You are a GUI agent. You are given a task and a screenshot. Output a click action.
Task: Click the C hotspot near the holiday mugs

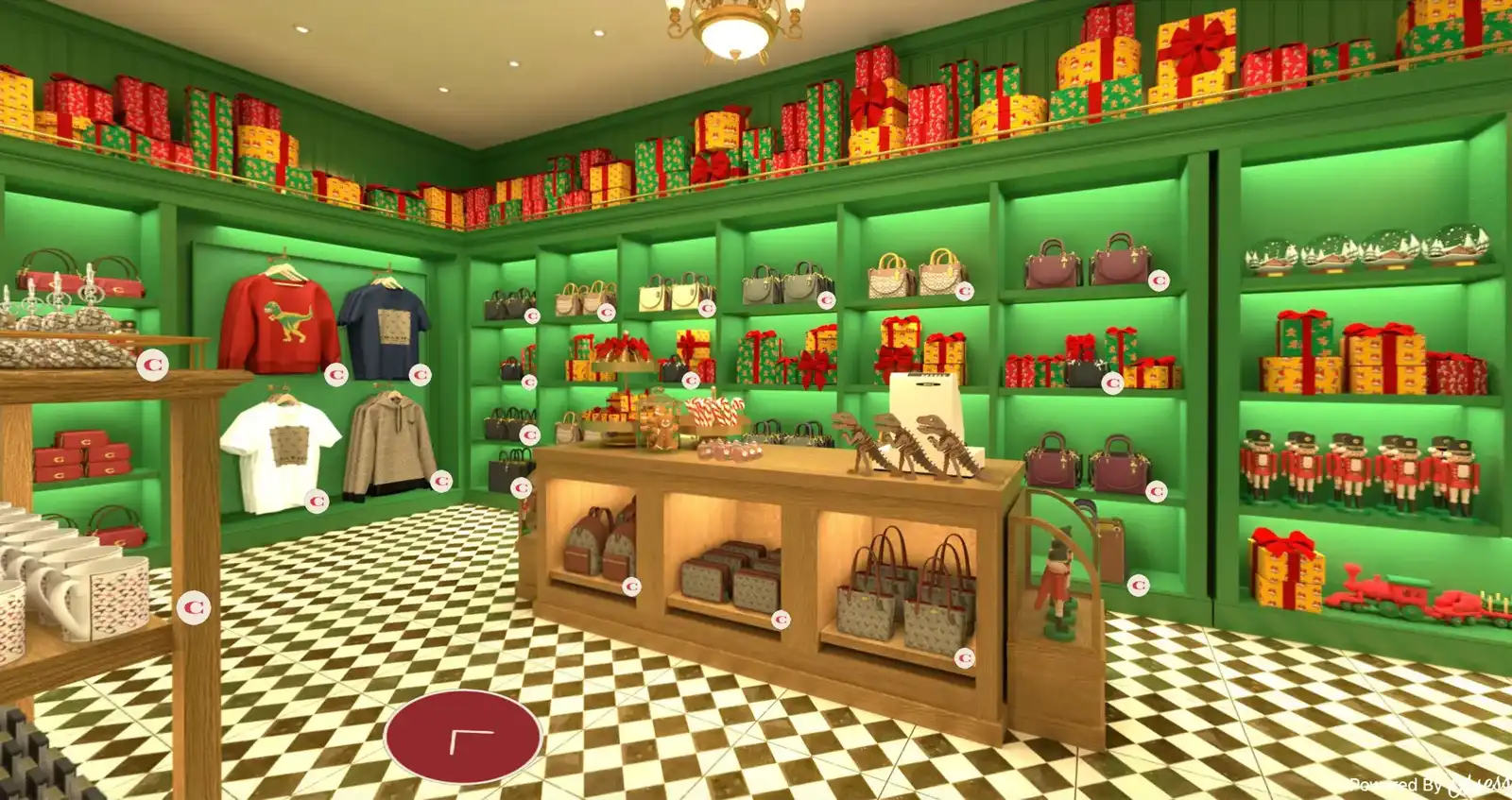coord(195,605)
